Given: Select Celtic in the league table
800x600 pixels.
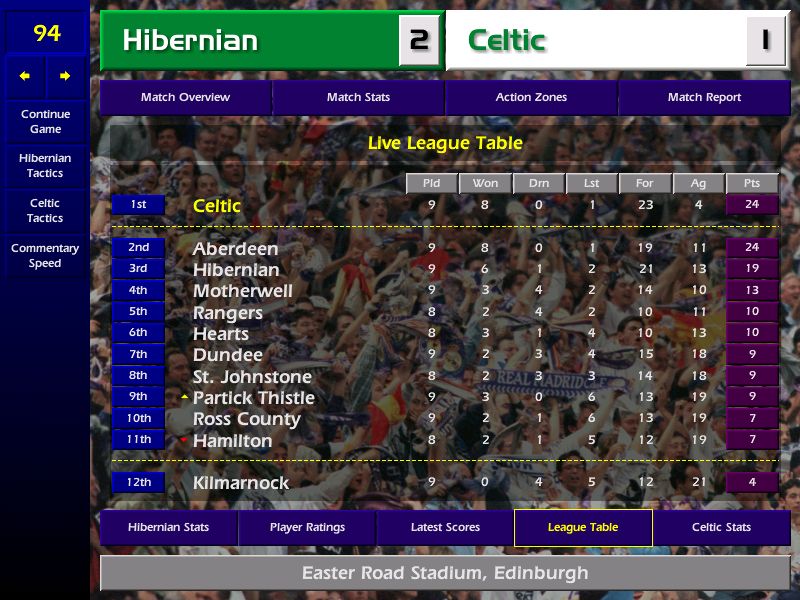Looking at the screenshot, I should pyautogui.click(x=217, y=206).
